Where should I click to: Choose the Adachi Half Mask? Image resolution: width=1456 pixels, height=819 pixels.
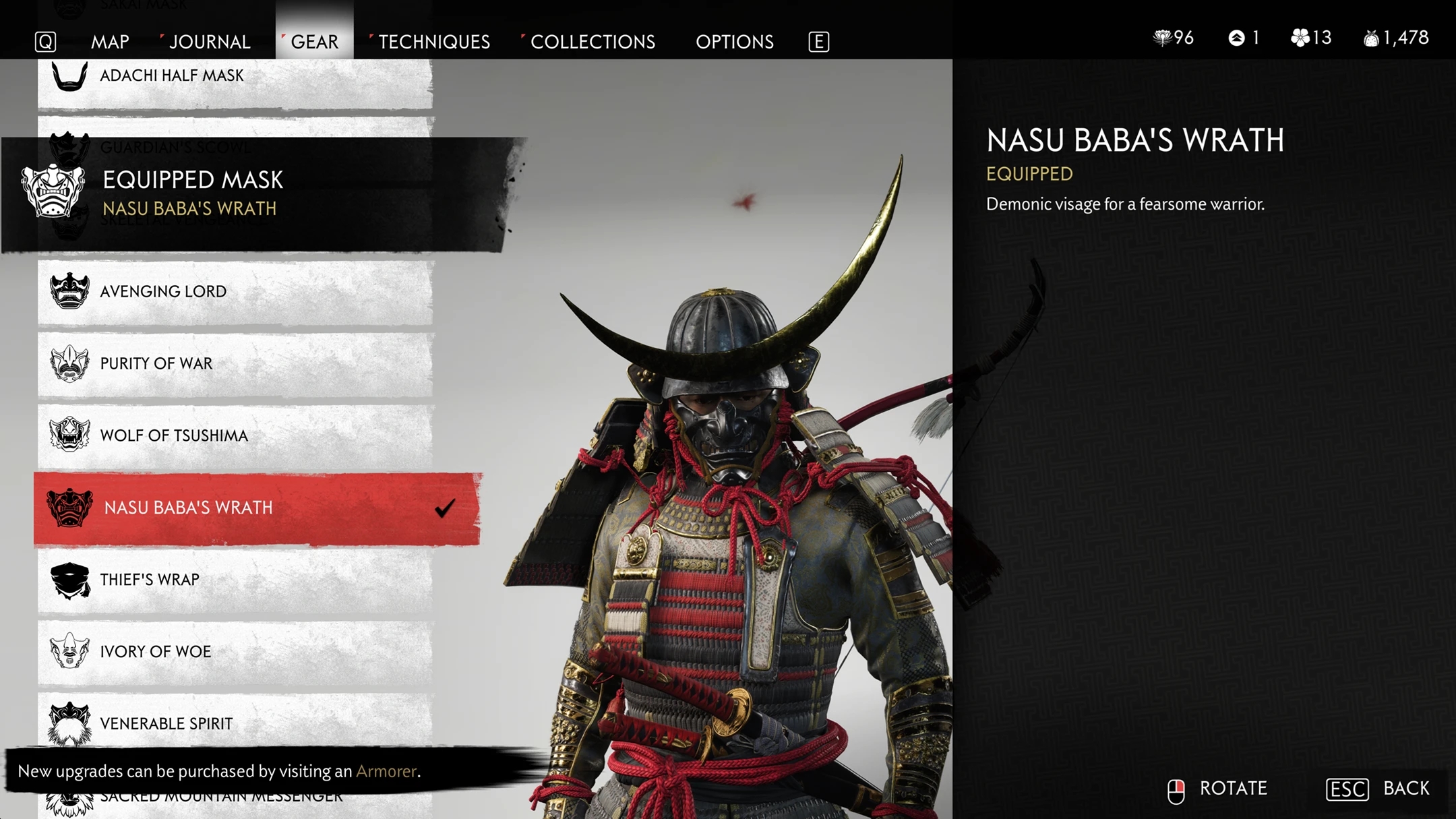[x=235, y=77]
